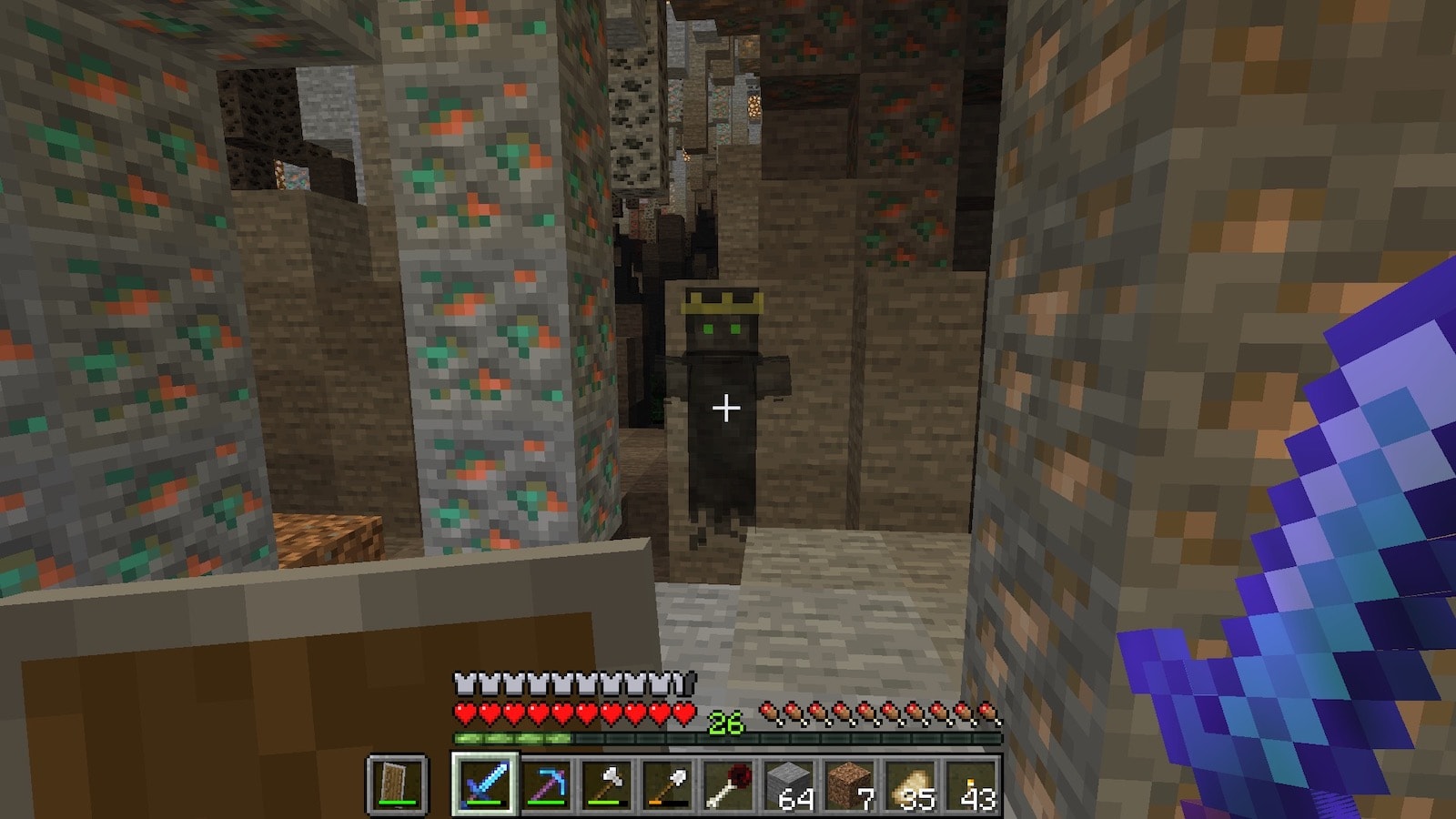1456x819 pixels.
Task: Select the diamond sword hotbar slot
Action: [485, 784]
